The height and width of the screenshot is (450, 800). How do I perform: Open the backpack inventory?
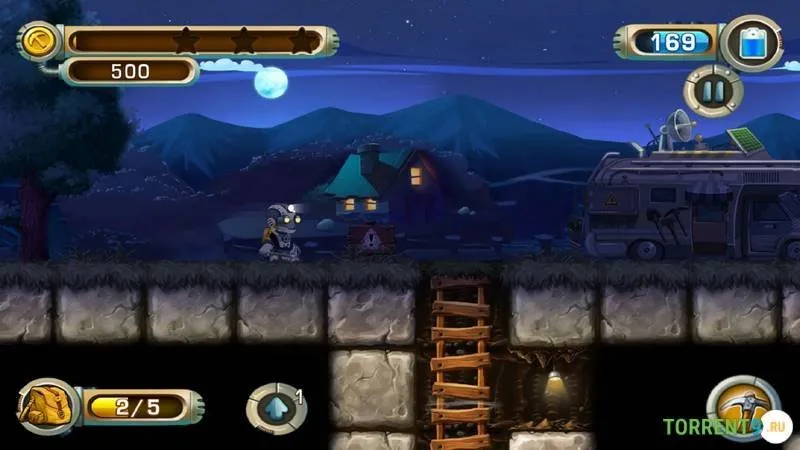(45, 406)
